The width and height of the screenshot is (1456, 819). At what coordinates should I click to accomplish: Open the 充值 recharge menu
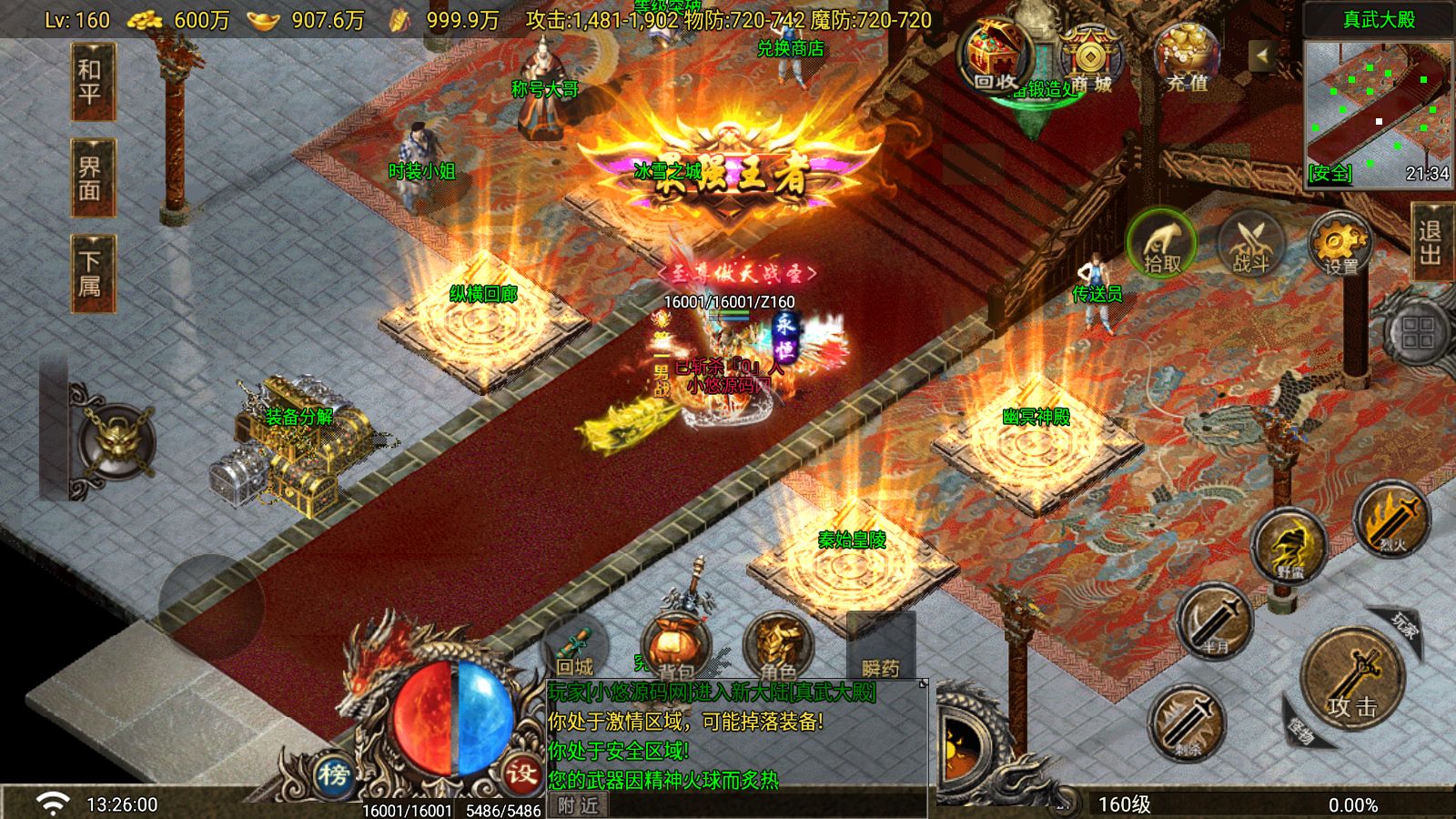(1188, 58)
